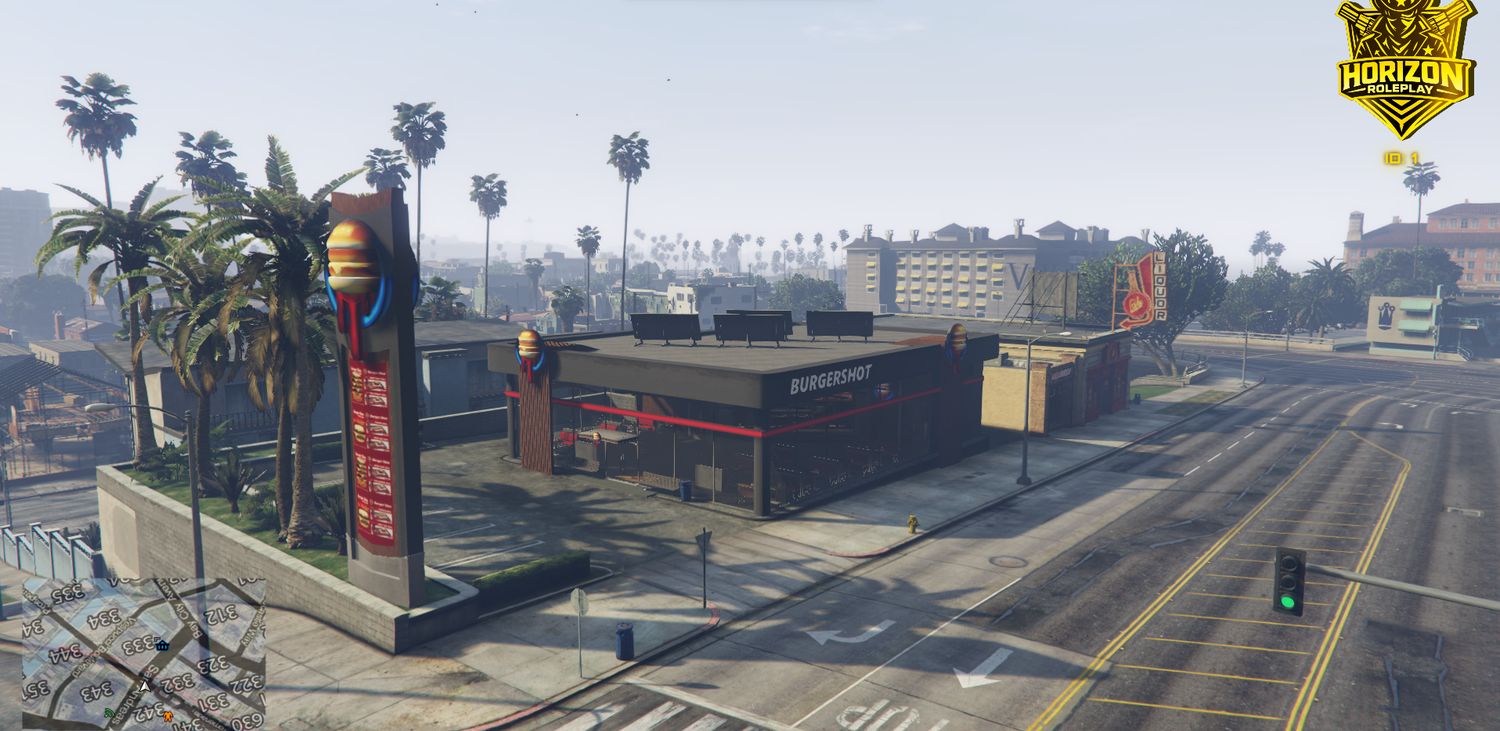Click the orange clothing icon on the minimap
The width and height of the screenshot is (1500, 731).
(x=167, y=716)
